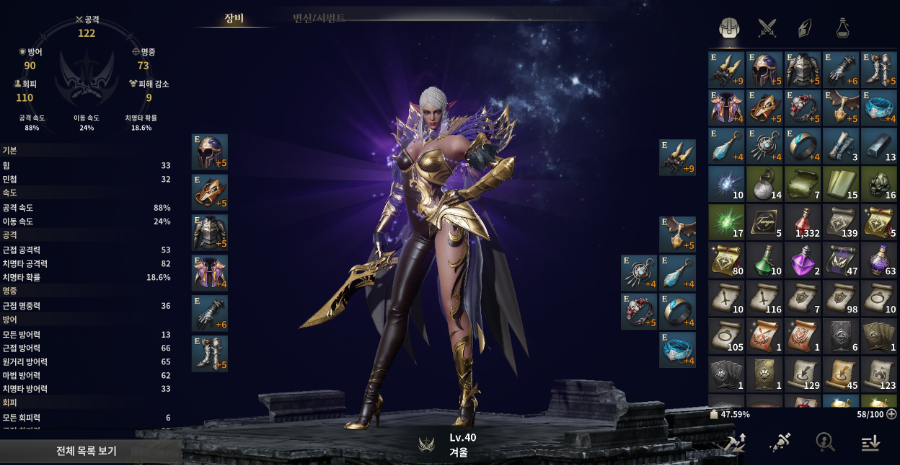900x465 pixels.
Task: Select the equipped helmet slot beside the character
Action: pos(210,152)
